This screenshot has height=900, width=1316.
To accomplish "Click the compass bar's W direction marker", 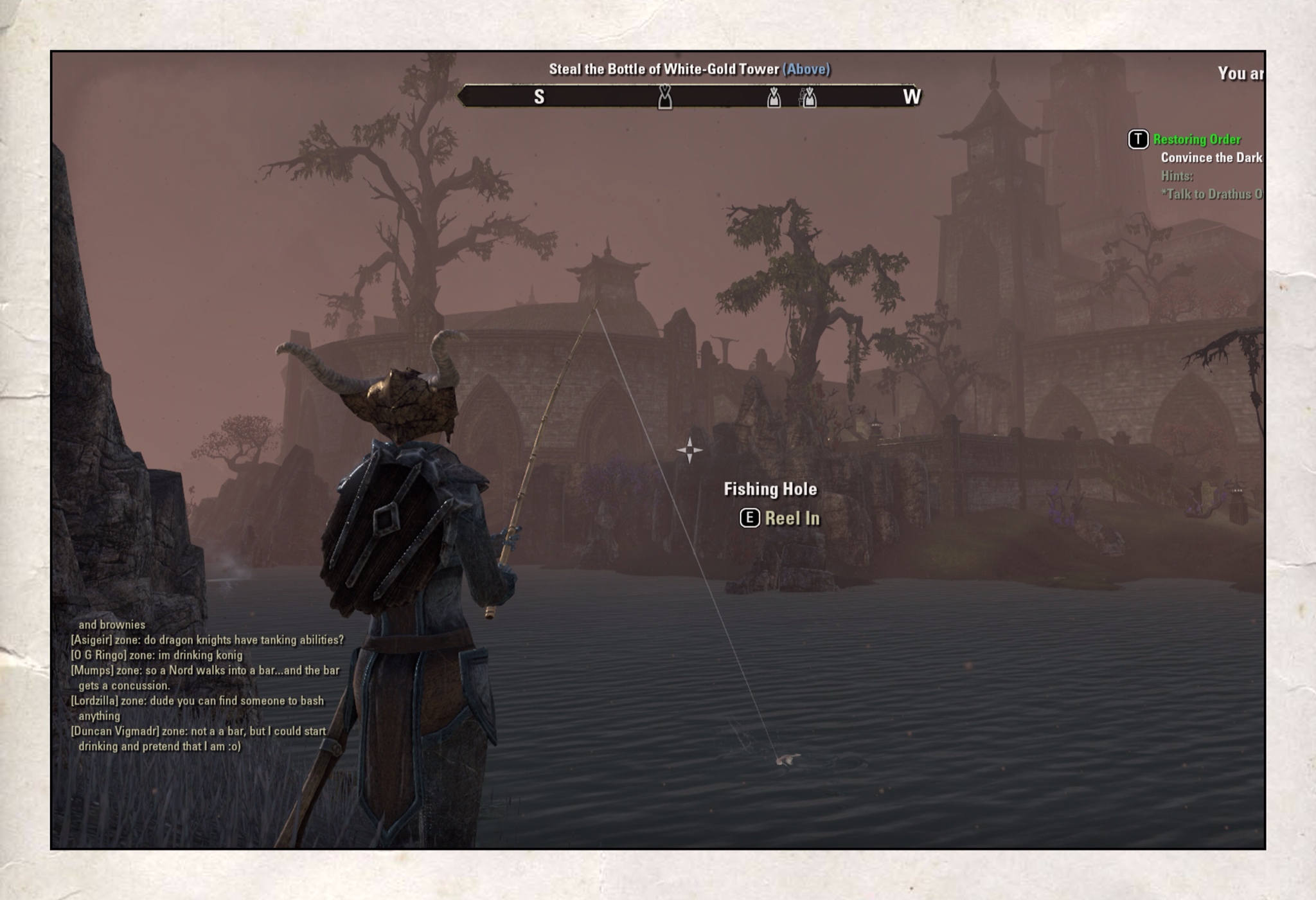I will pos(911,97).
